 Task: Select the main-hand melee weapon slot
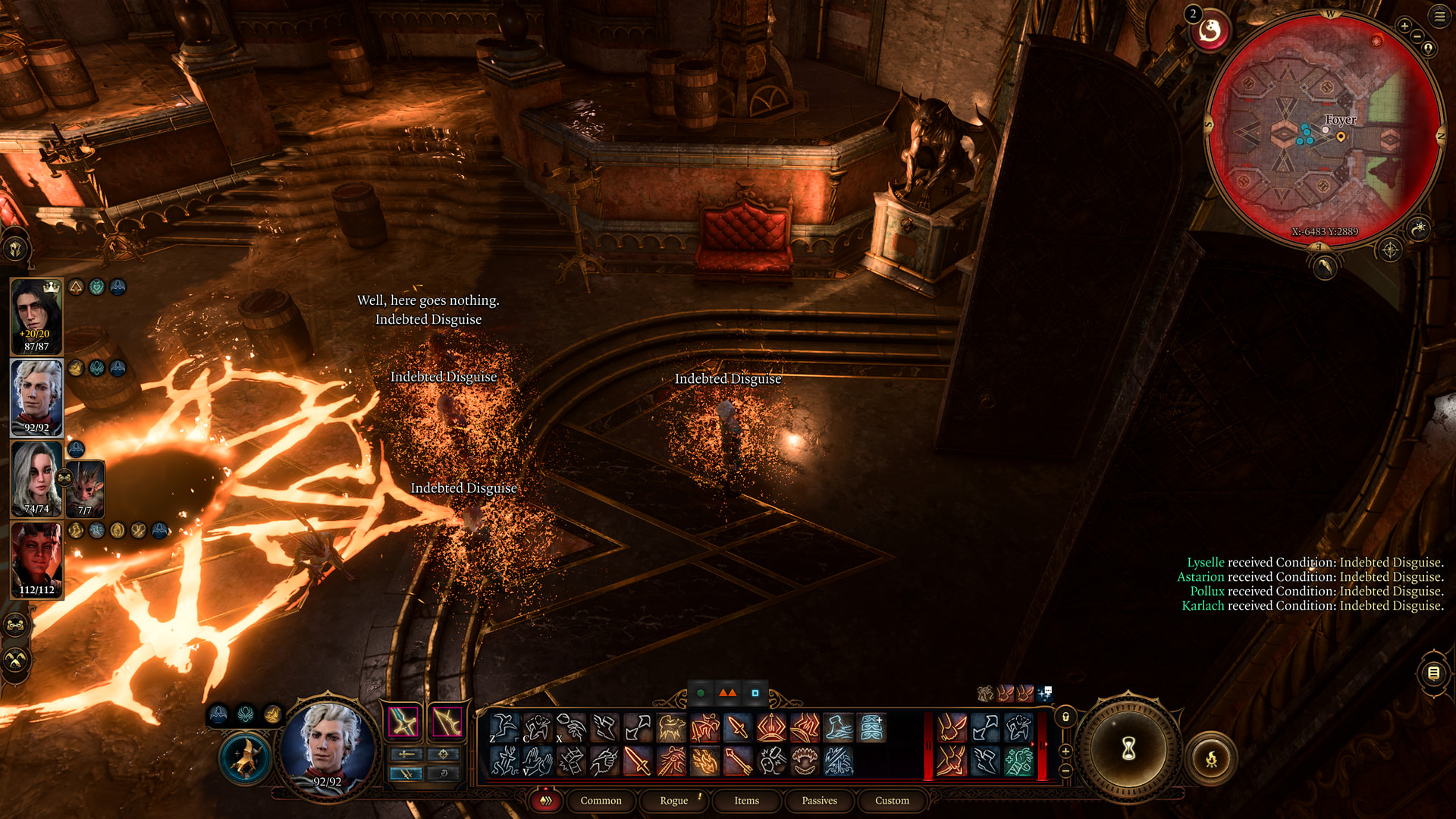click(404, 721)
